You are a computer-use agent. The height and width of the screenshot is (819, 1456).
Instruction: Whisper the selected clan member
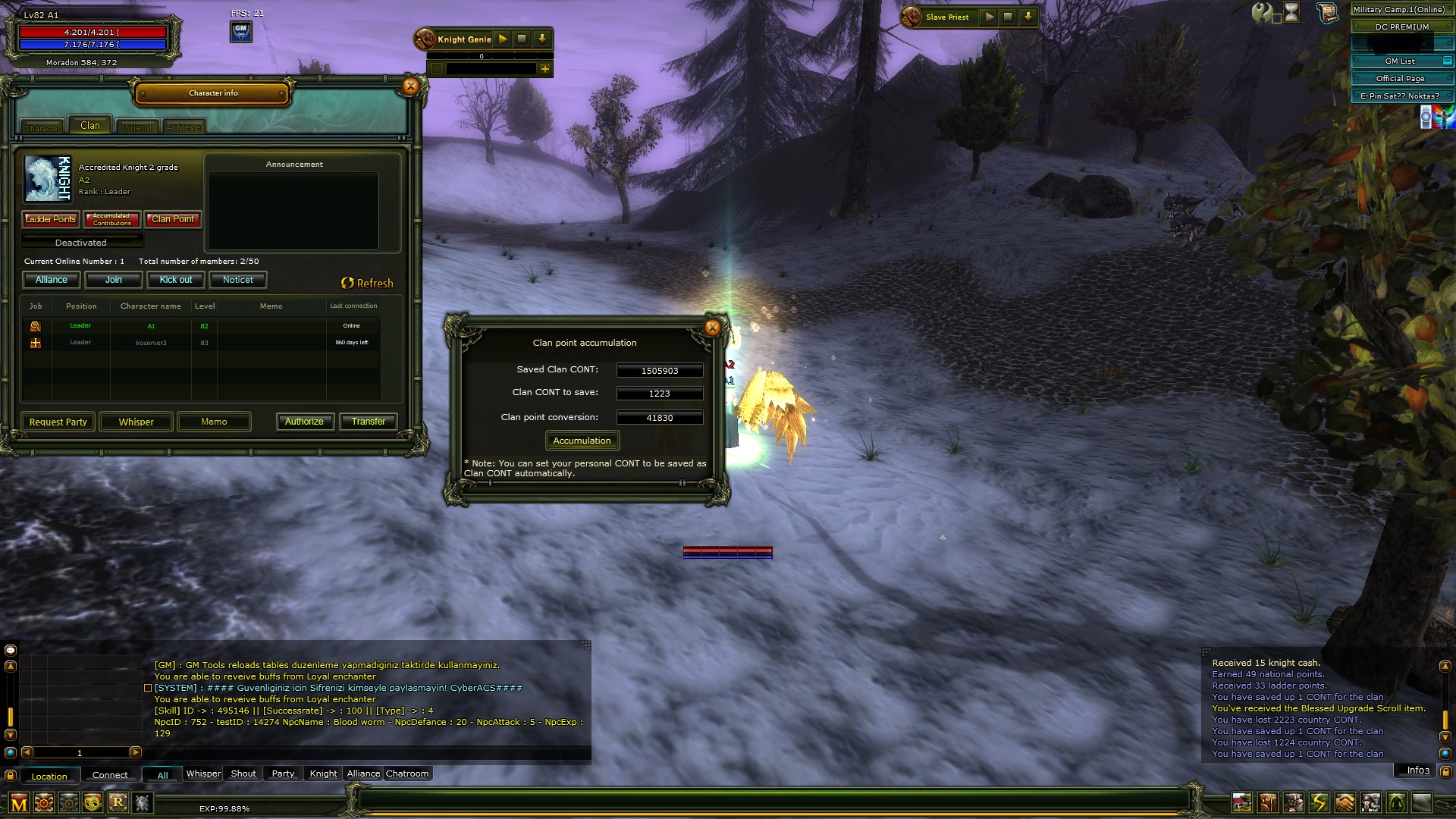coord(136,422)
